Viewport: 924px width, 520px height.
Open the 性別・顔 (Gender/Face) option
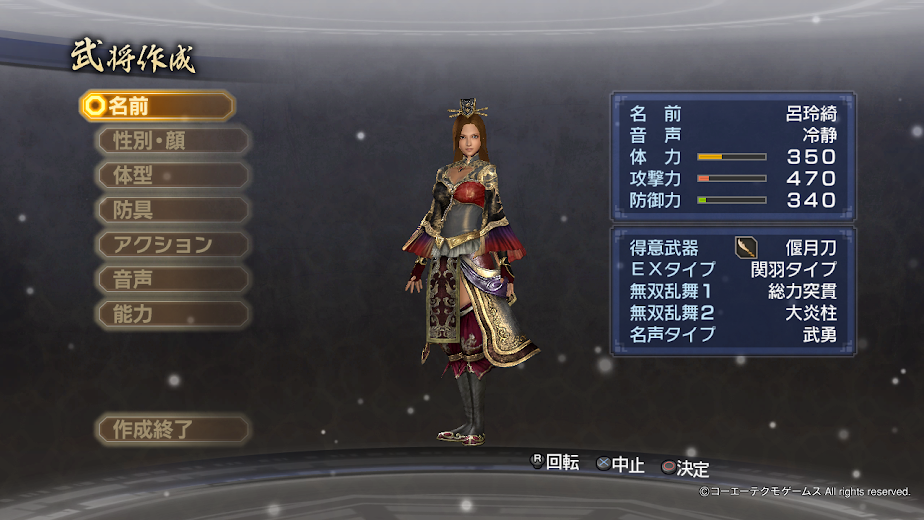coord(171,140)
